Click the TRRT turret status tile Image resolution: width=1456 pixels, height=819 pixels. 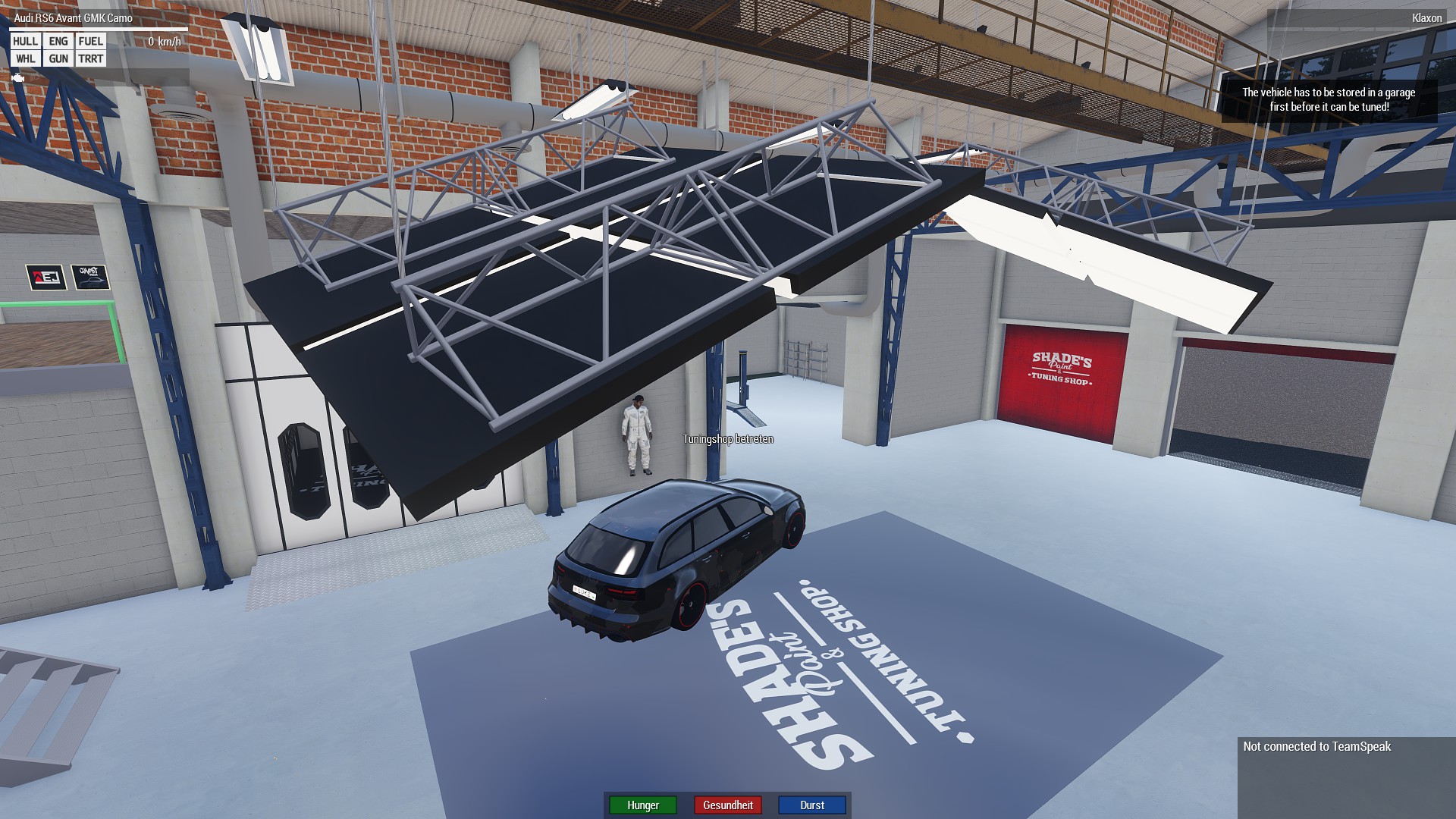tap(90, 58)
